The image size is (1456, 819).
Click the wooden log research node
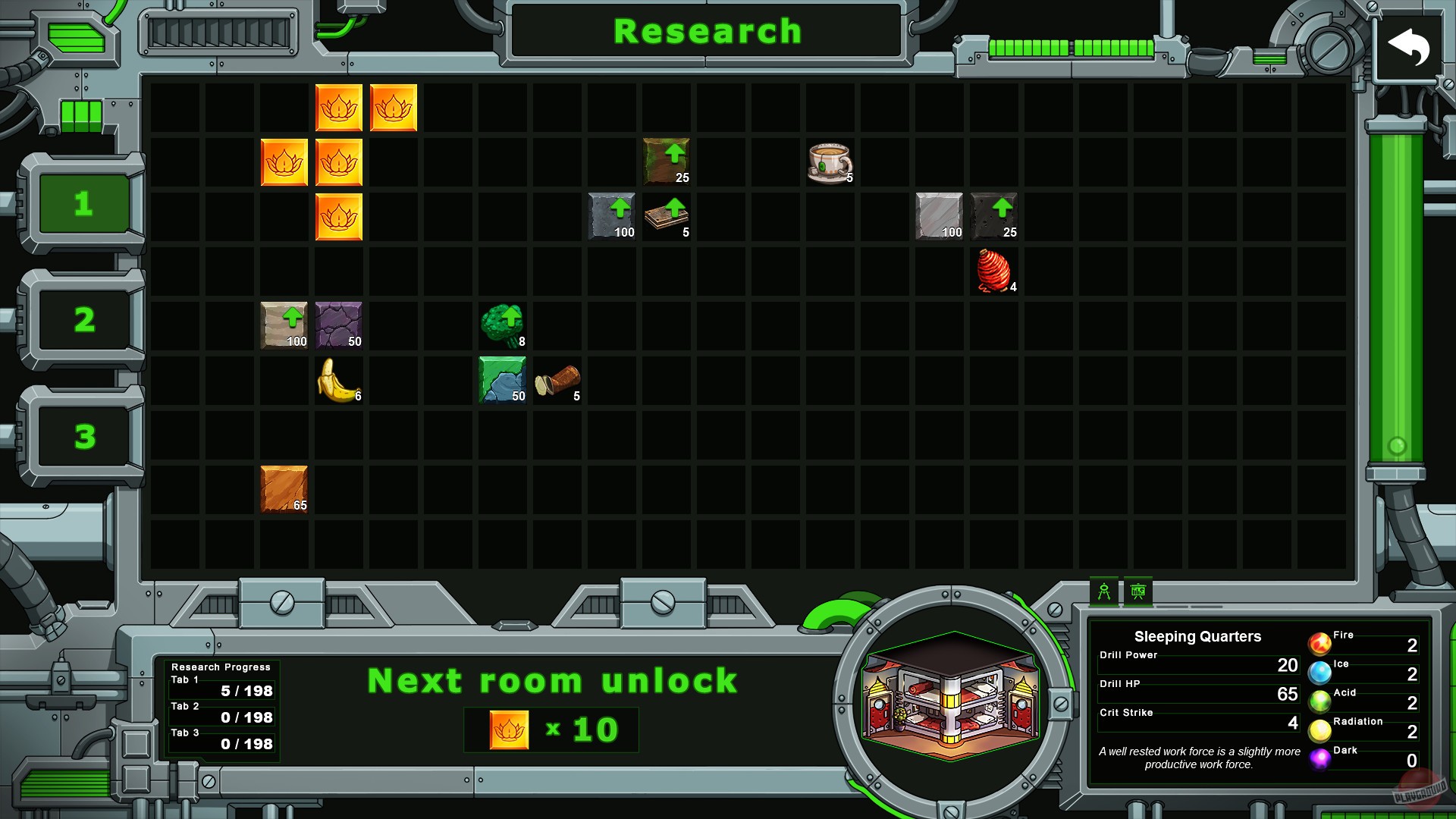point(557,381)
